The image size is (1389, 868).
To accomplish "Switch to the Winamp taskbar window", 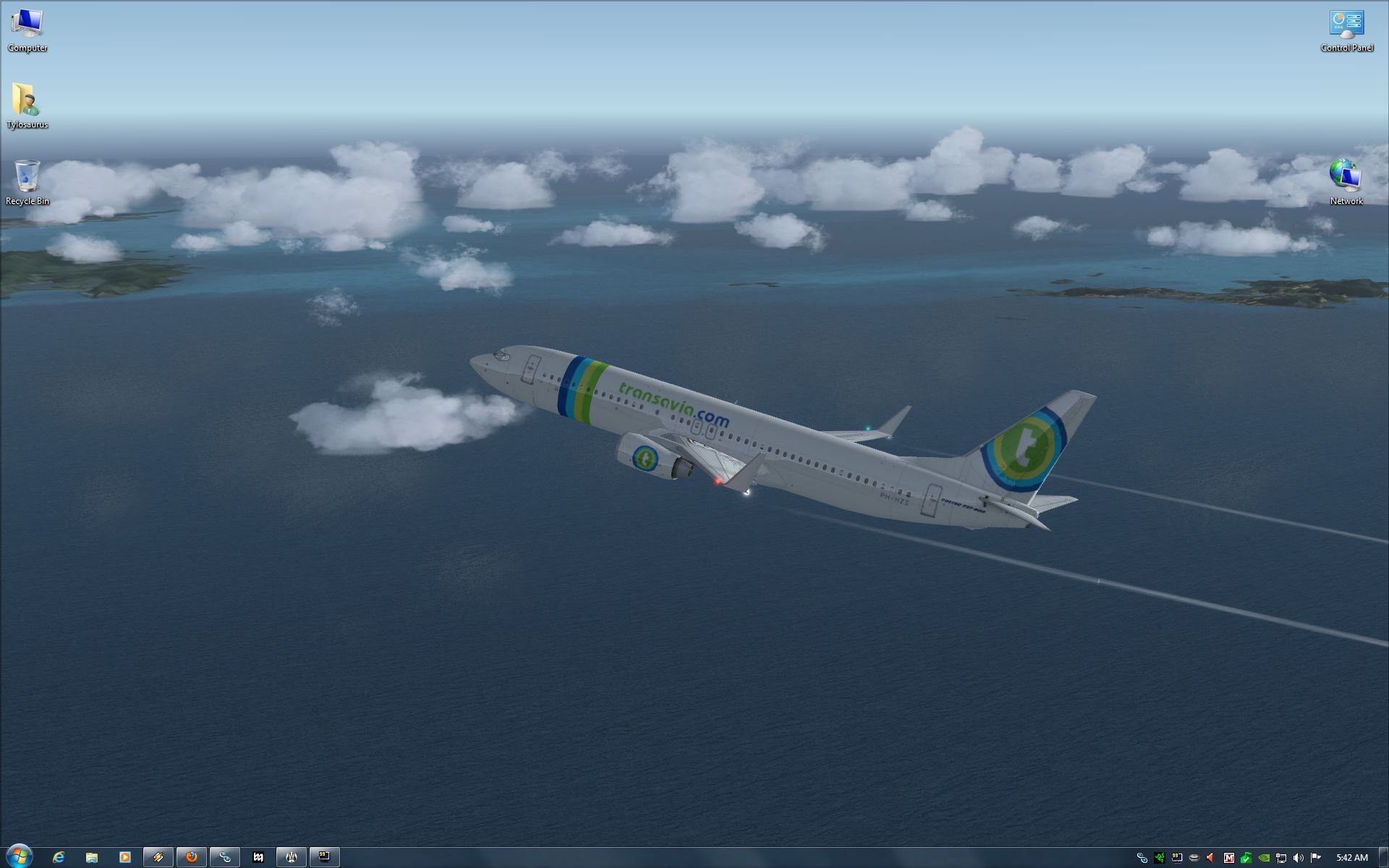I will click(158, 857).
